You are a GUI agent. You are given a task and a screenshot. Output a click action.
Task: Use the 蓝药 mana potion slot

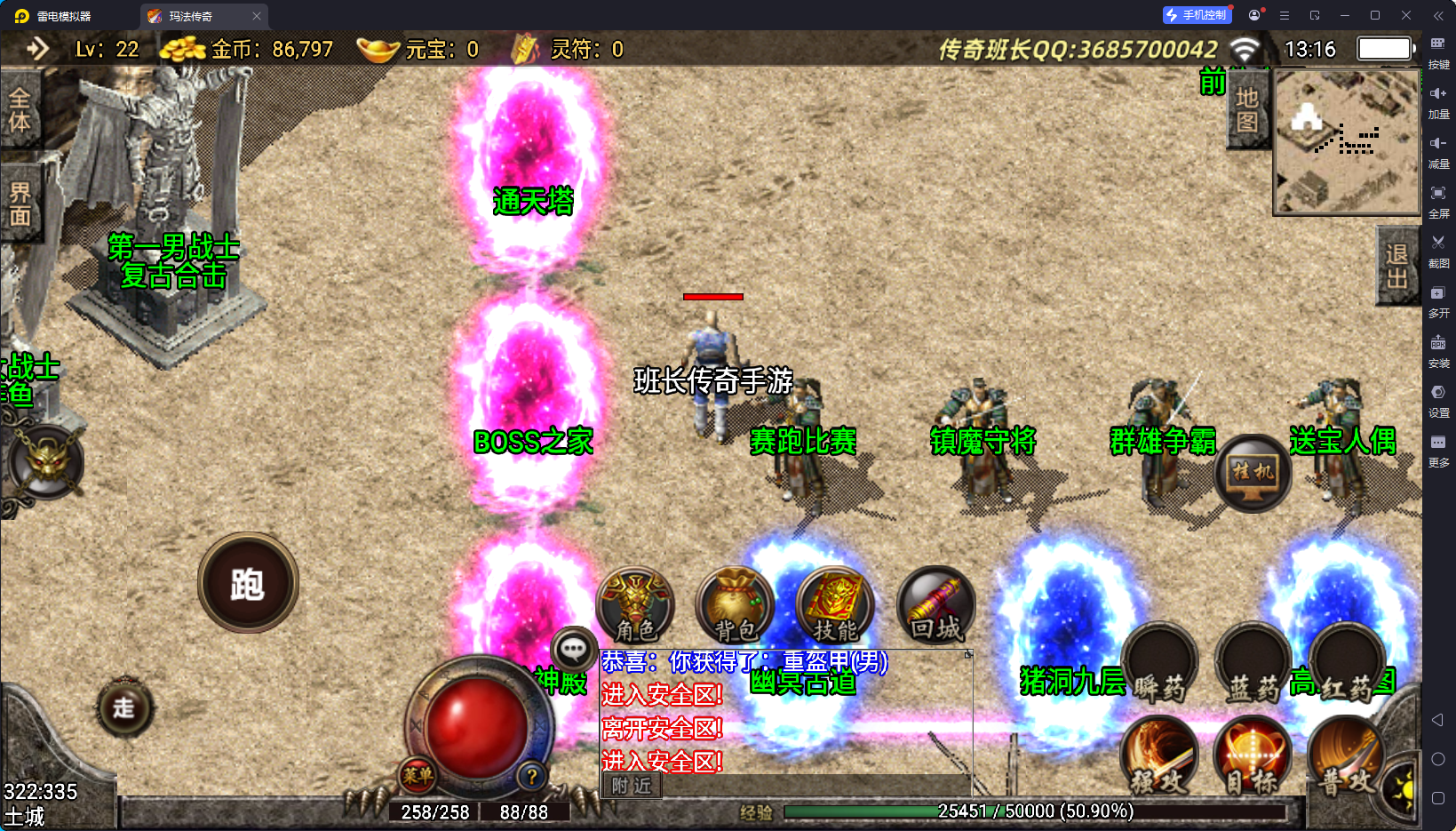(1253, 664)
